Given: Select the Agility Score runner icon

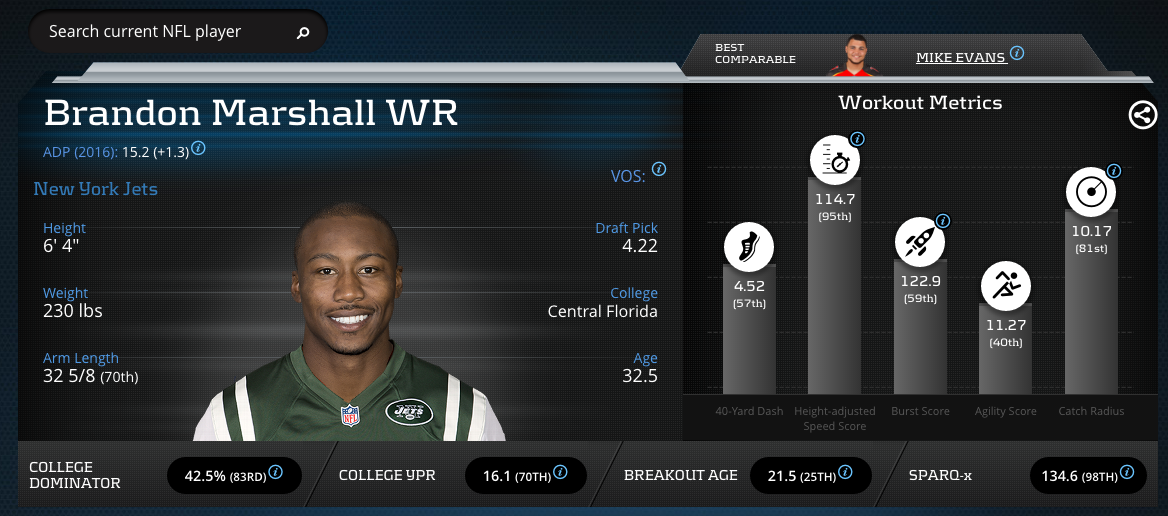Looking at the screenshot, I should [x=1004, y=286].
